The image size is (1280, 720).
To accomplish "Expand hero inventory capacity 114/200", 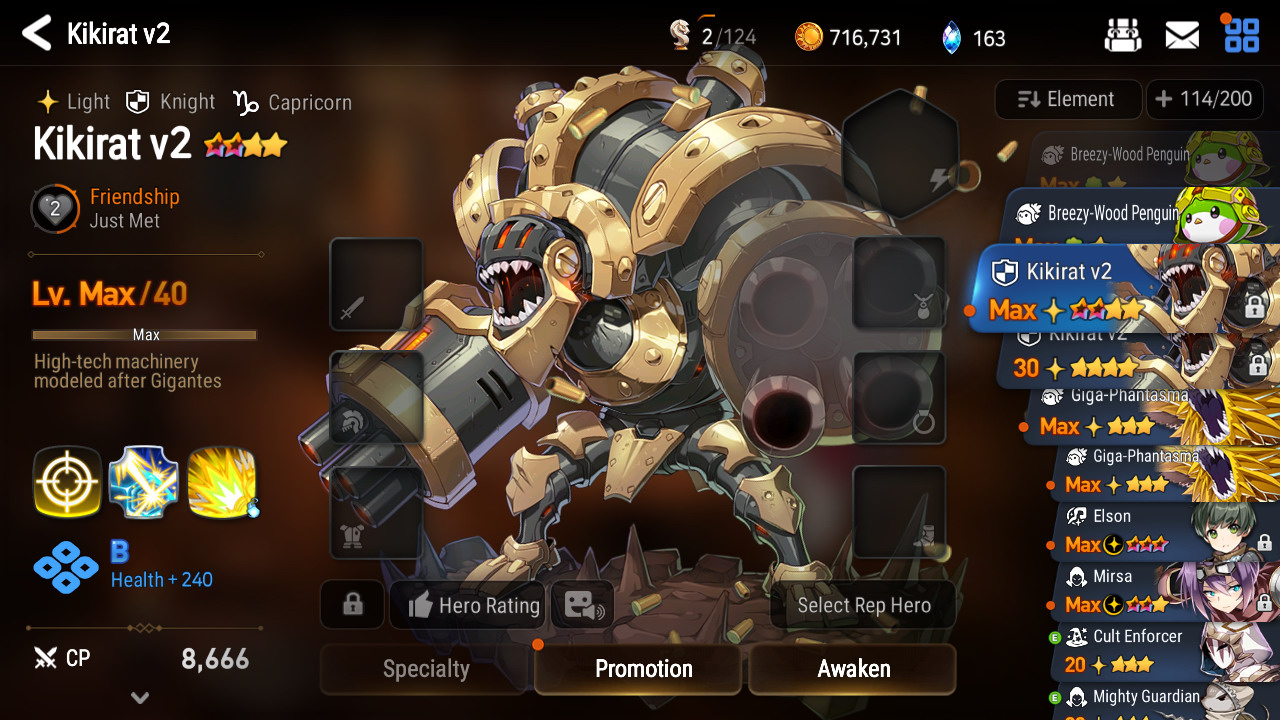I will (1204, 99).
